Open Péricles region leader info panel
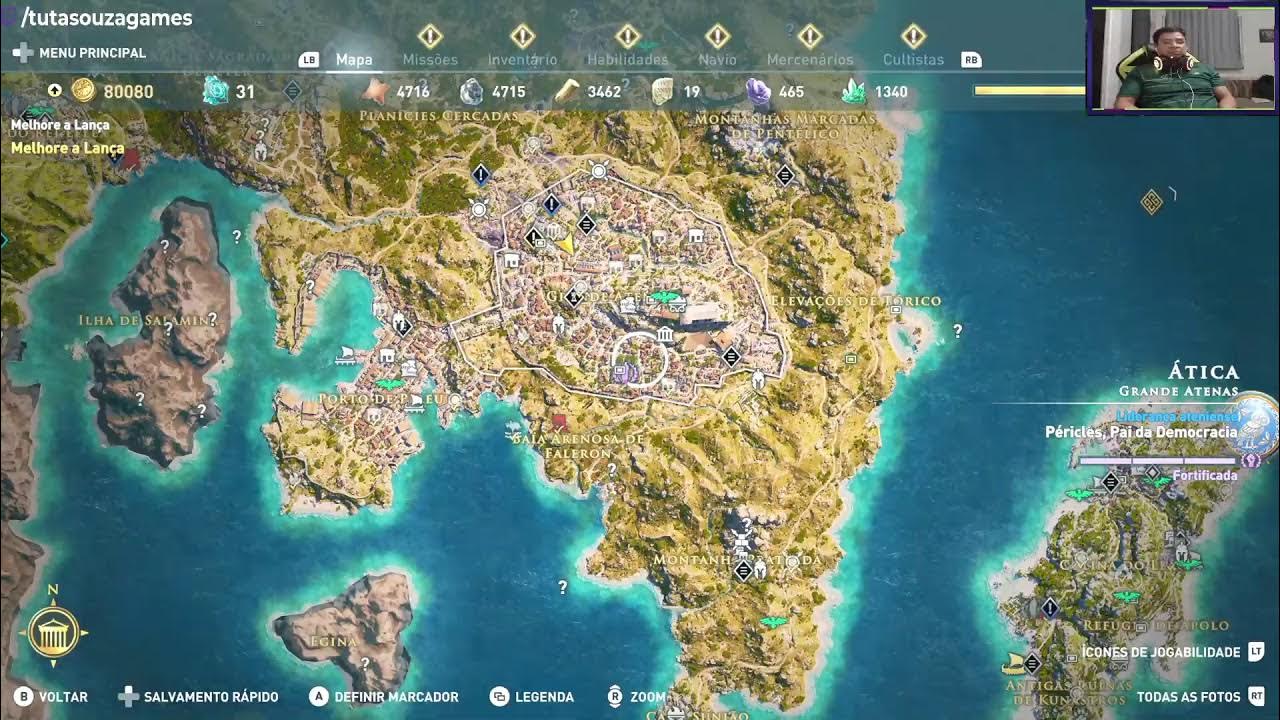Image resolution: width=1280 pixels, height=720 pixels. pyautogui.click(x=1140, y=432)
